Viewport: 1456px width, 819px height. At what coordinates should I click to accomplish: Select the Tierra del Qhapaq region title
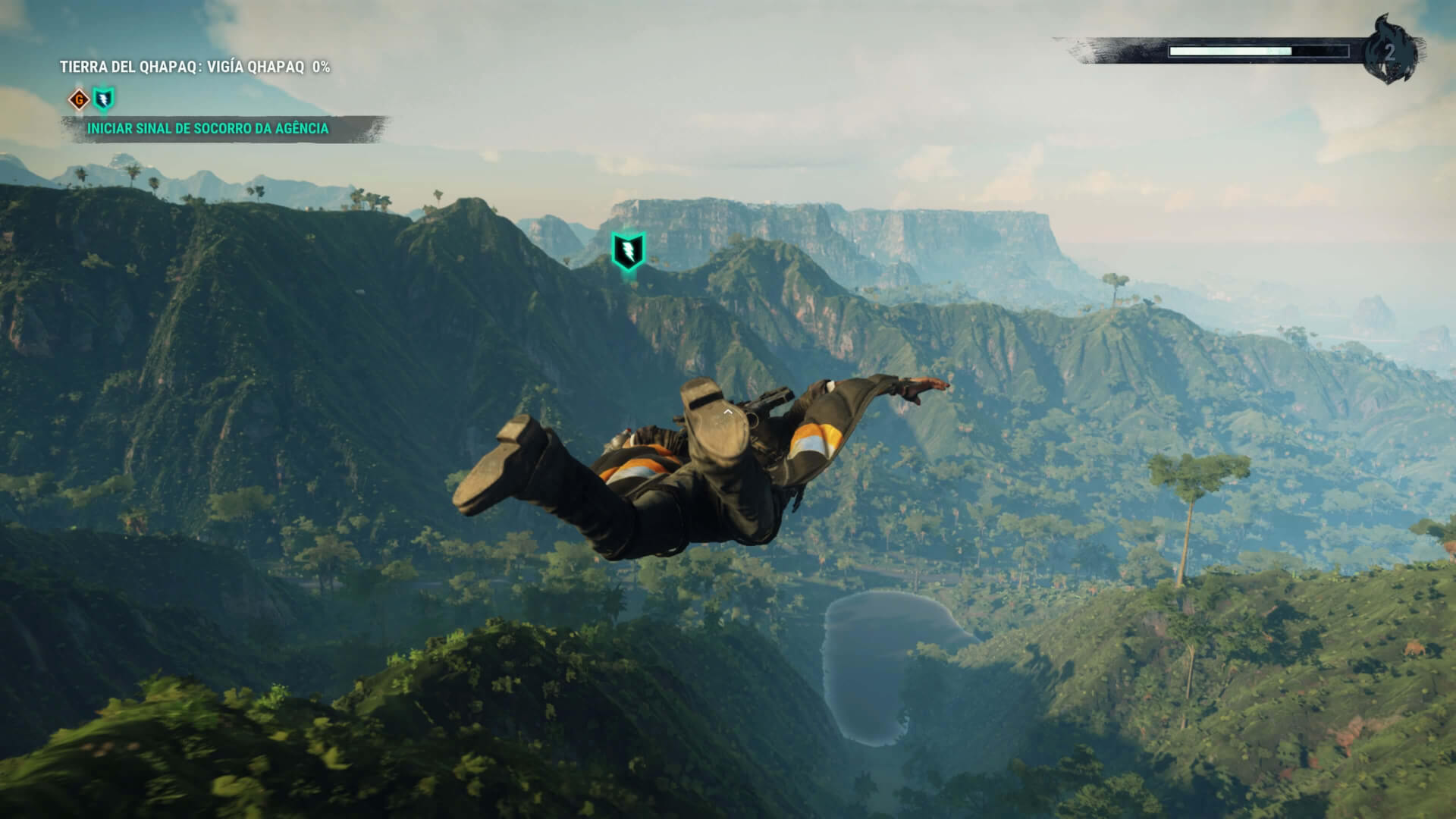click(195, 67)
